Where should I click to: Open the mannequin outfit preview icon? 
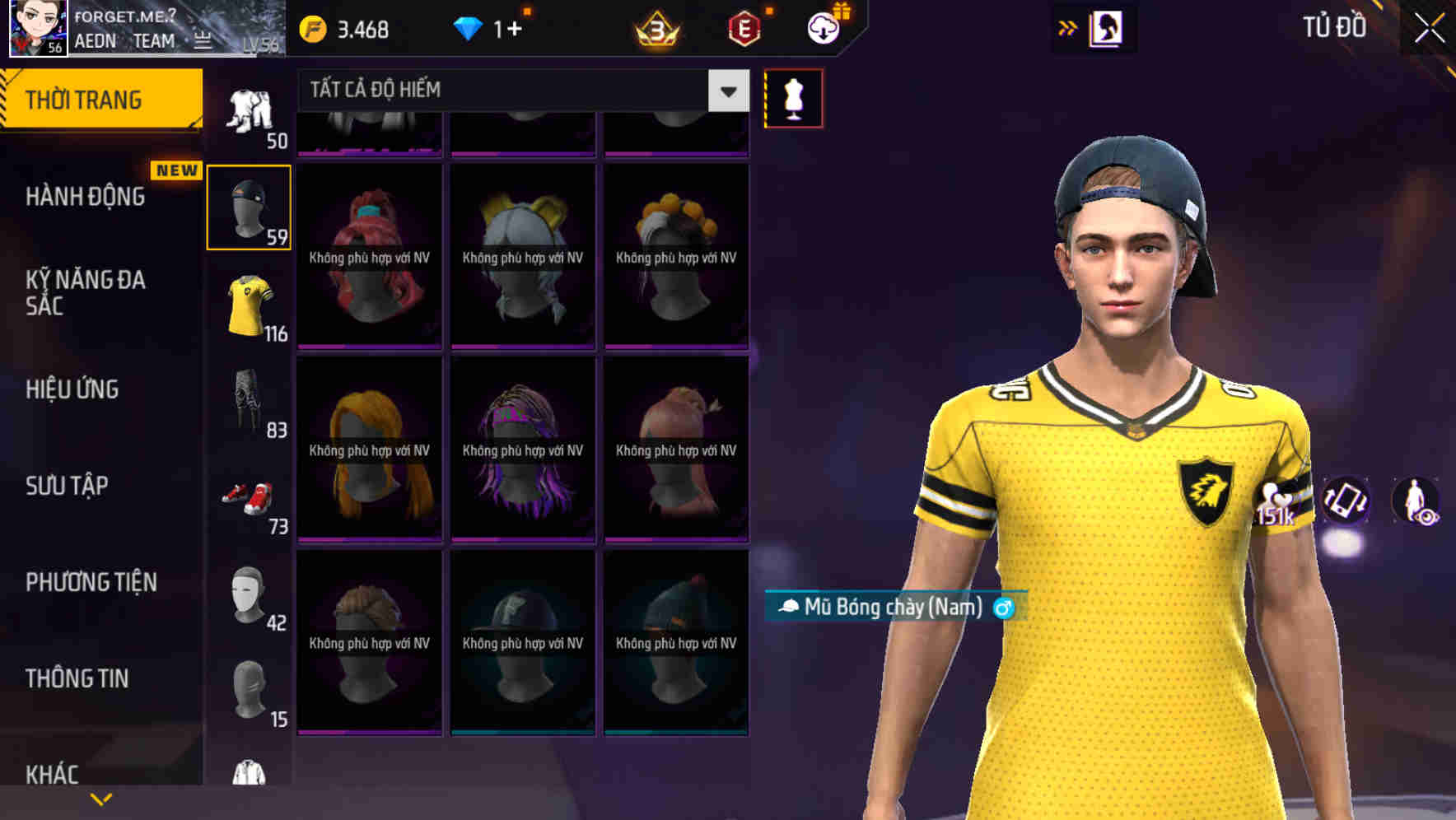[793, 97]
